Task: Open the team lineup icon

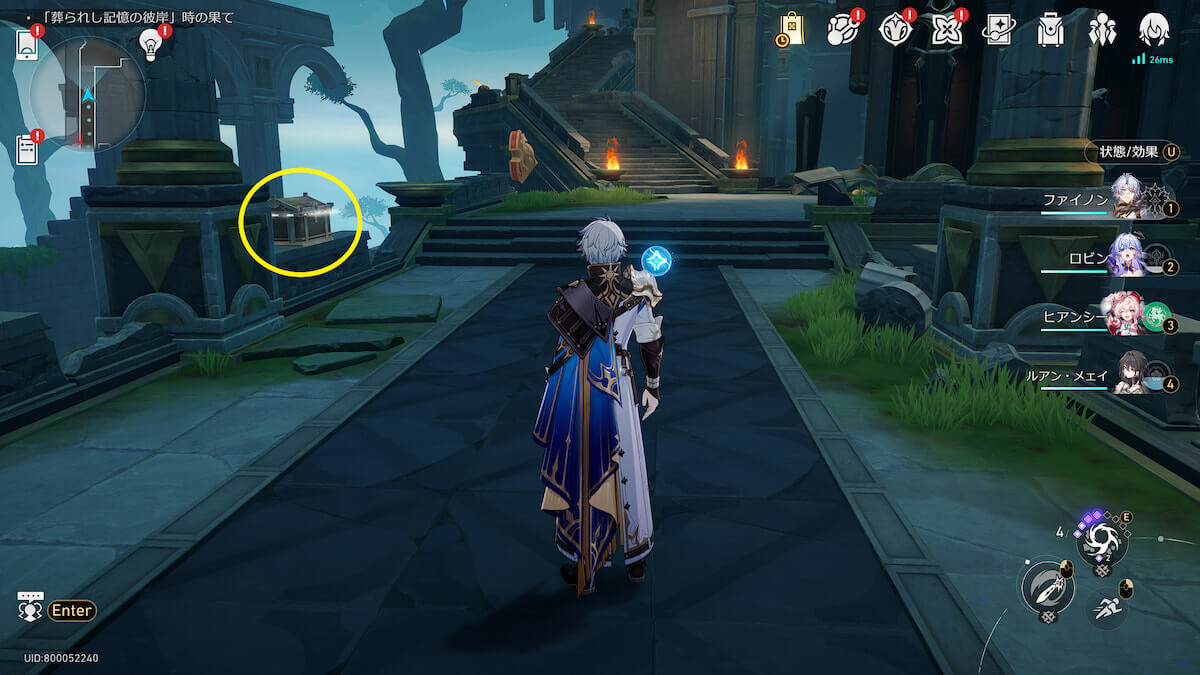Action: 1102,30
